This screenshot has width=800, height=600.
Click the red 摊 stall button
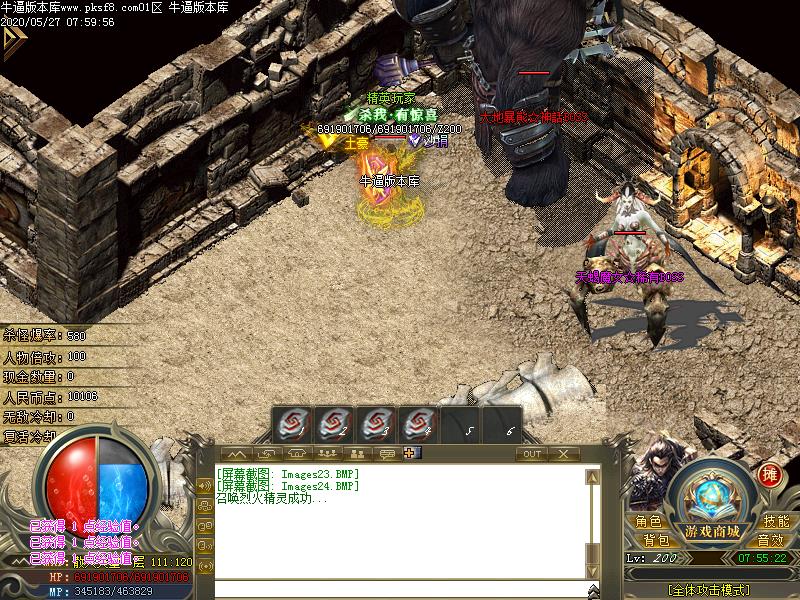pos(769,474)
